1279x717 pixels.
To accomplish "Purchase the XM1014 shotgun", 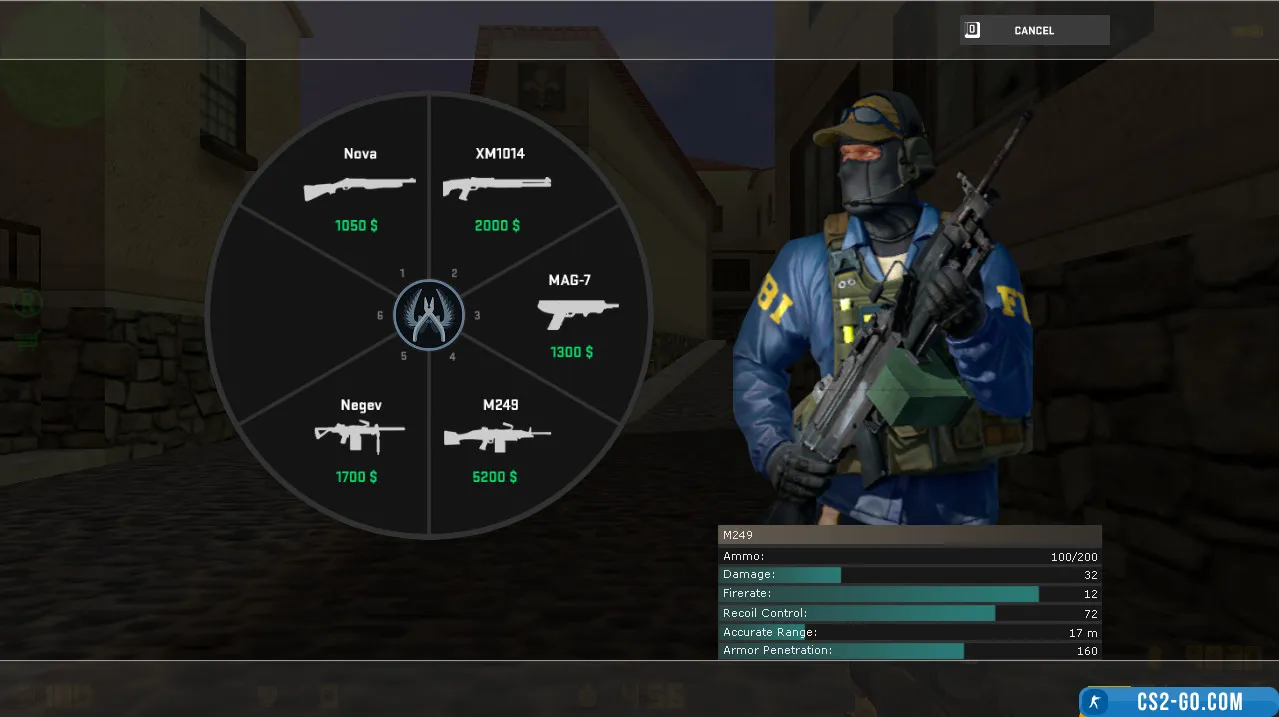I will tap(498, 189).
